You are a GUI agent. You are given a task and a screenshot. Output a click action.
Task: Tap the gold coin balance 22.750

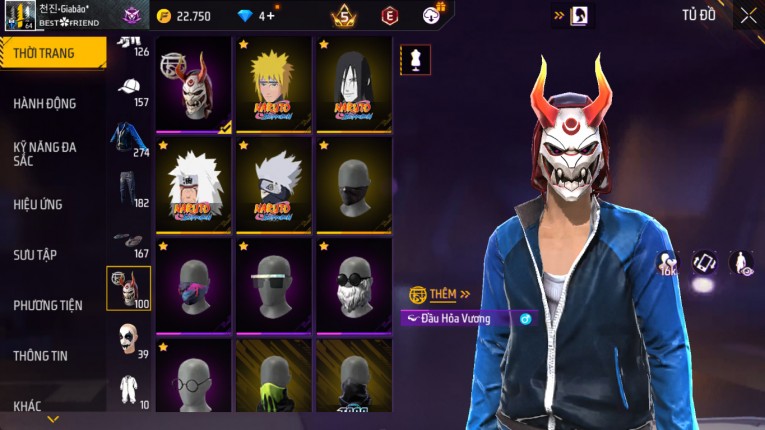click(184, 16)
